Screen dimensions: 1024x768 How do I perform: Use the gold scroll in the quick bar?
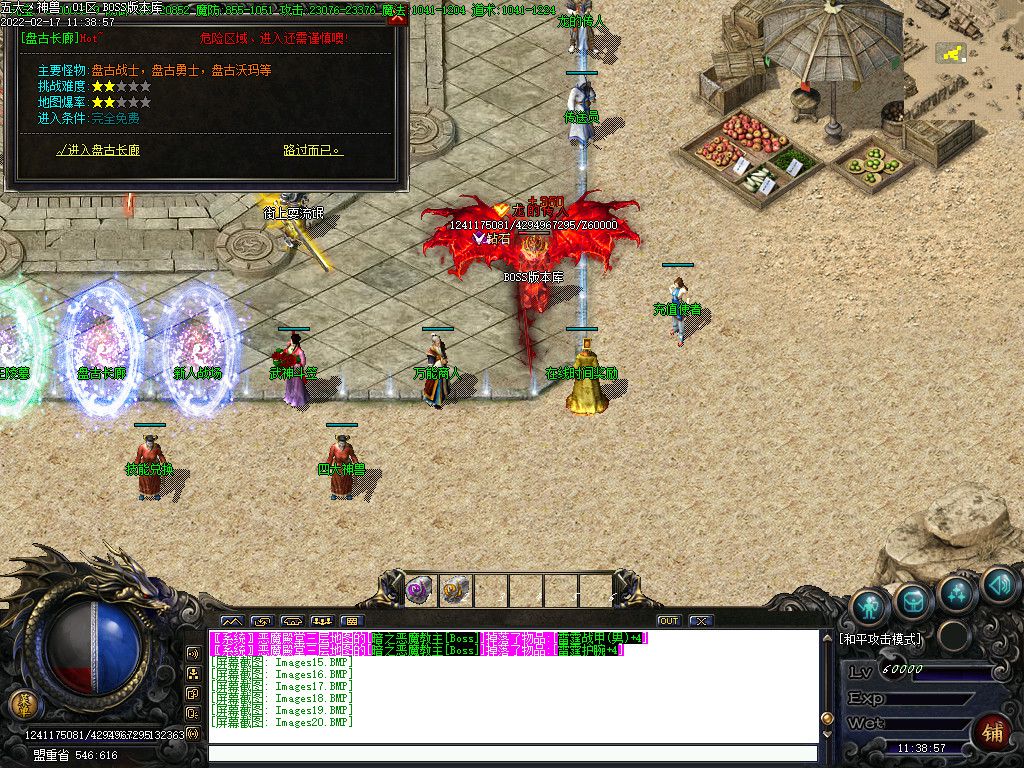(455, 589)
